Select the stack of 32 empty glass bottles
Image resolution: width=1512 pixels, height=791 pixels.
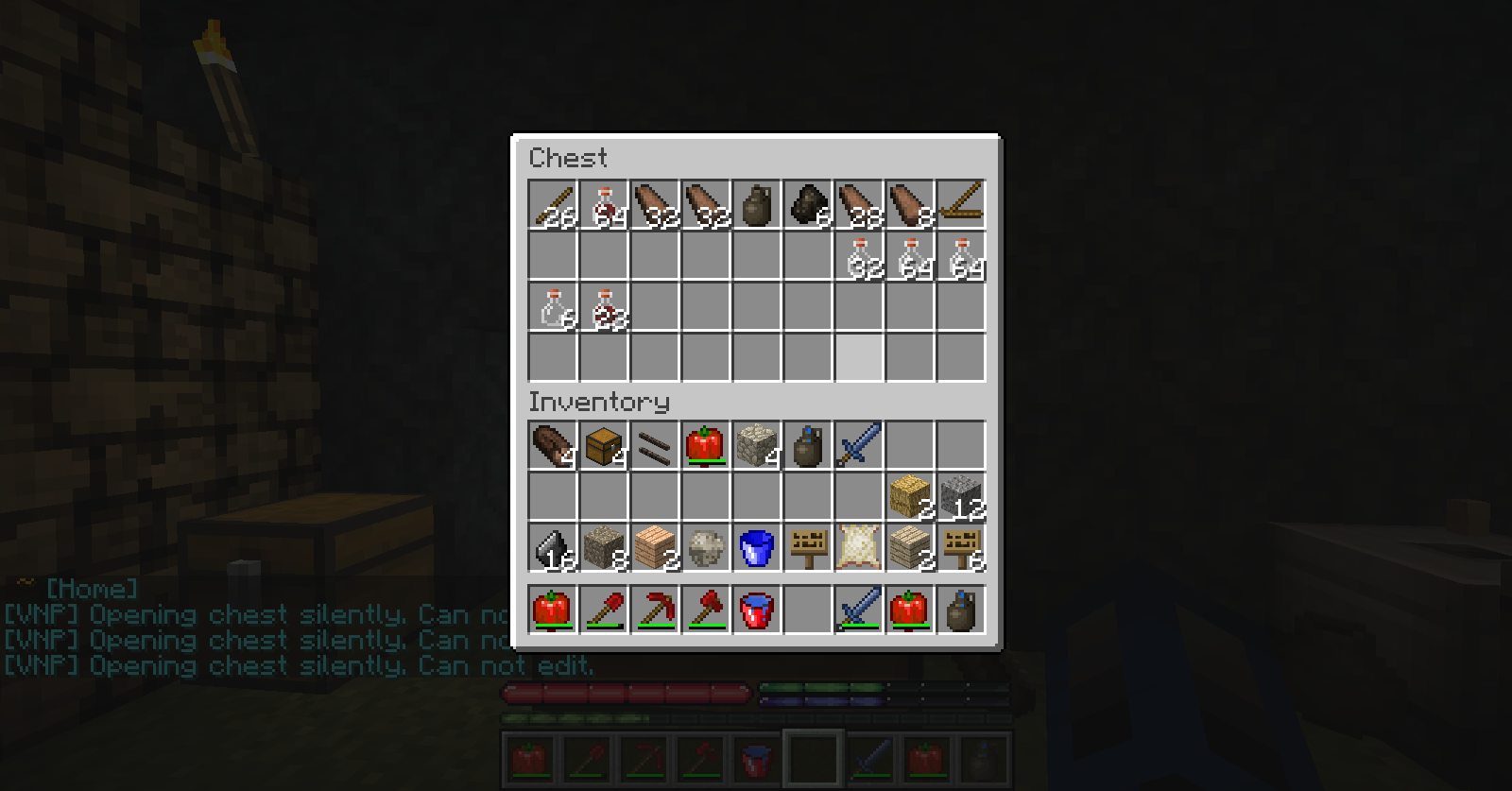859,256
